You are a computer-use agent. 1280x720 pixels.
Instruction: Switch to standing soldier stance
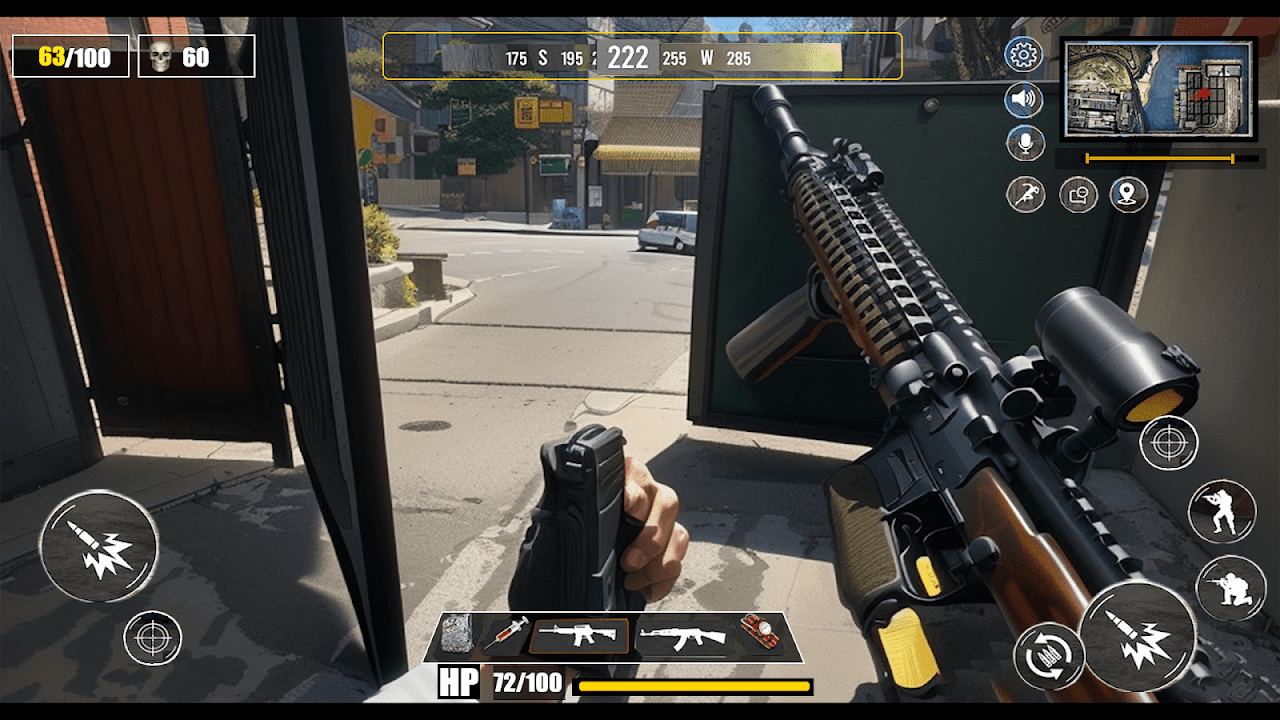(1221, 512)
